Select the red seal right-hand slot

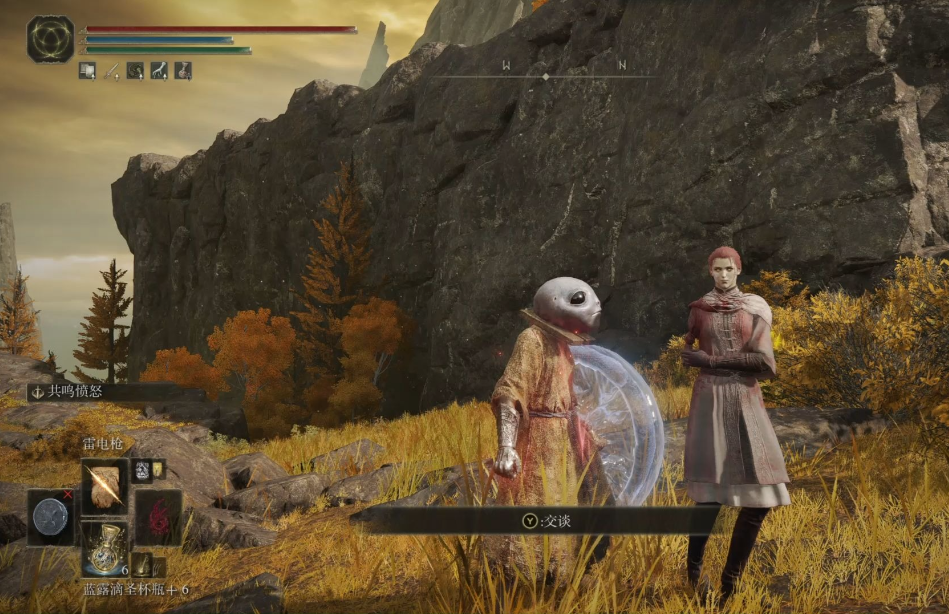[158, 516]
